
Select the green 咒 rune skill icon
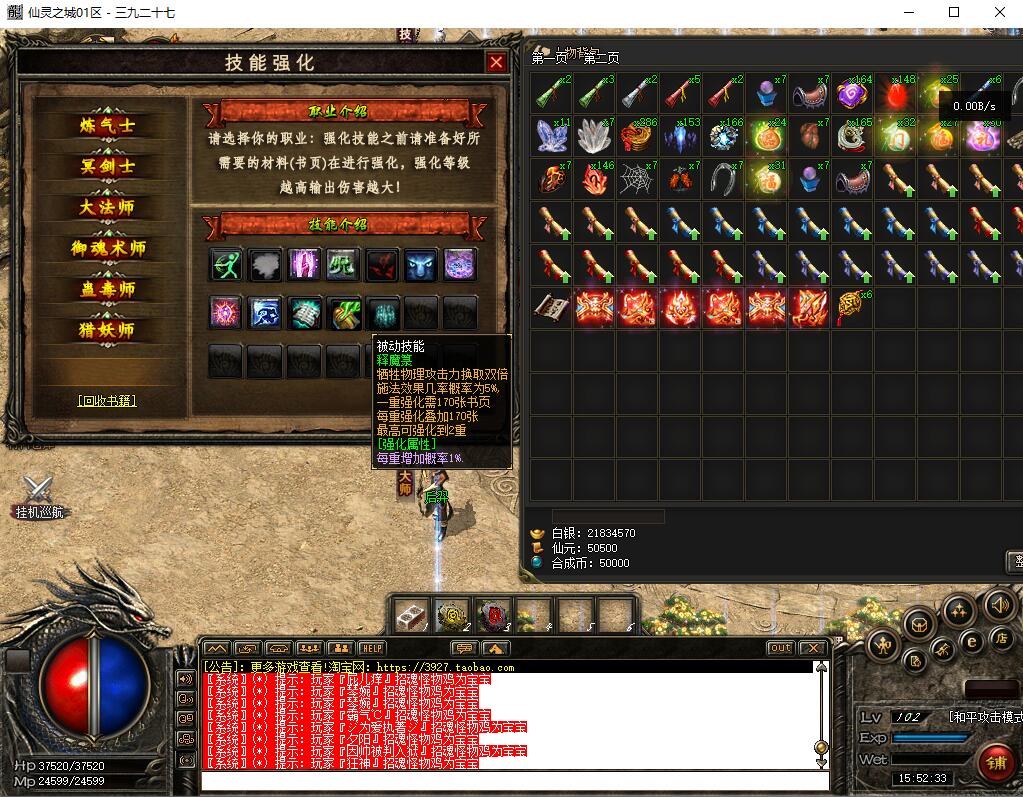pos(342,265)
